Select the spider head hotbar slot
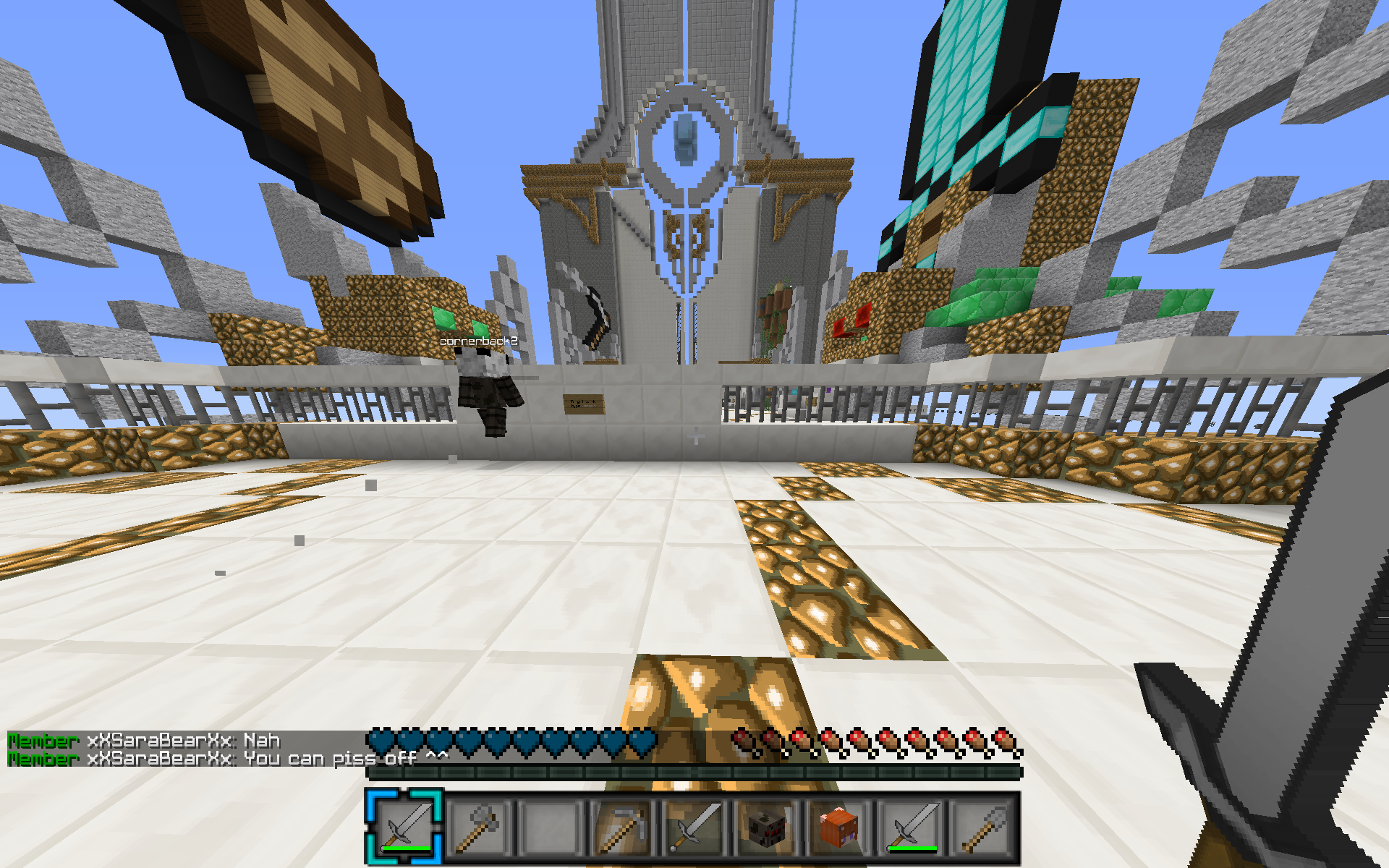 tap(767, 826)
